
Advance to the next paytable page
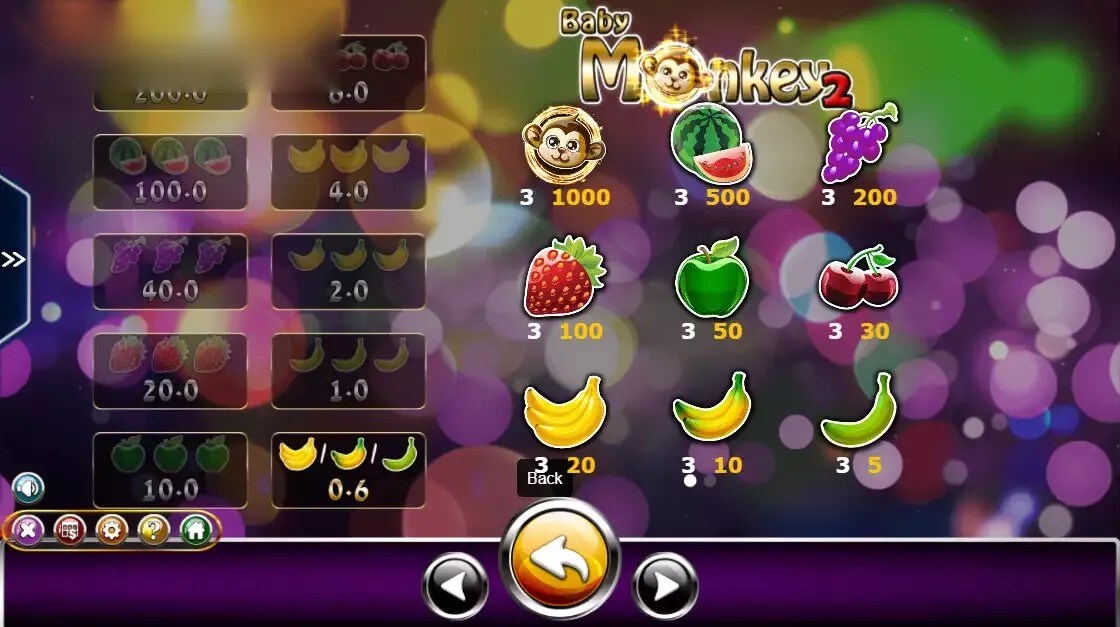coord(665,584)
